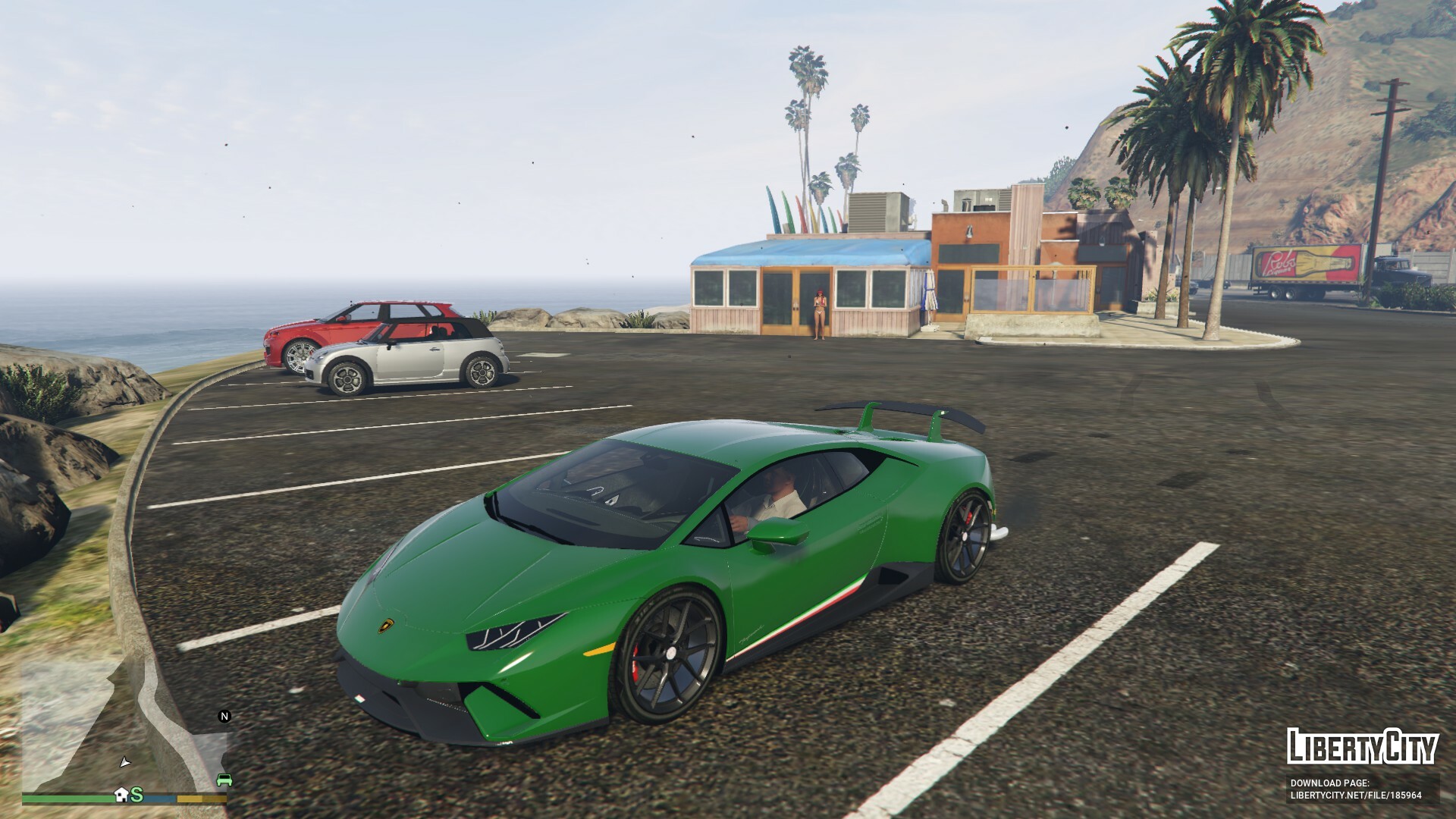This screenshot has width=1456, height=819.
Task: Click the north compass N marker
Action: [224, 716]
